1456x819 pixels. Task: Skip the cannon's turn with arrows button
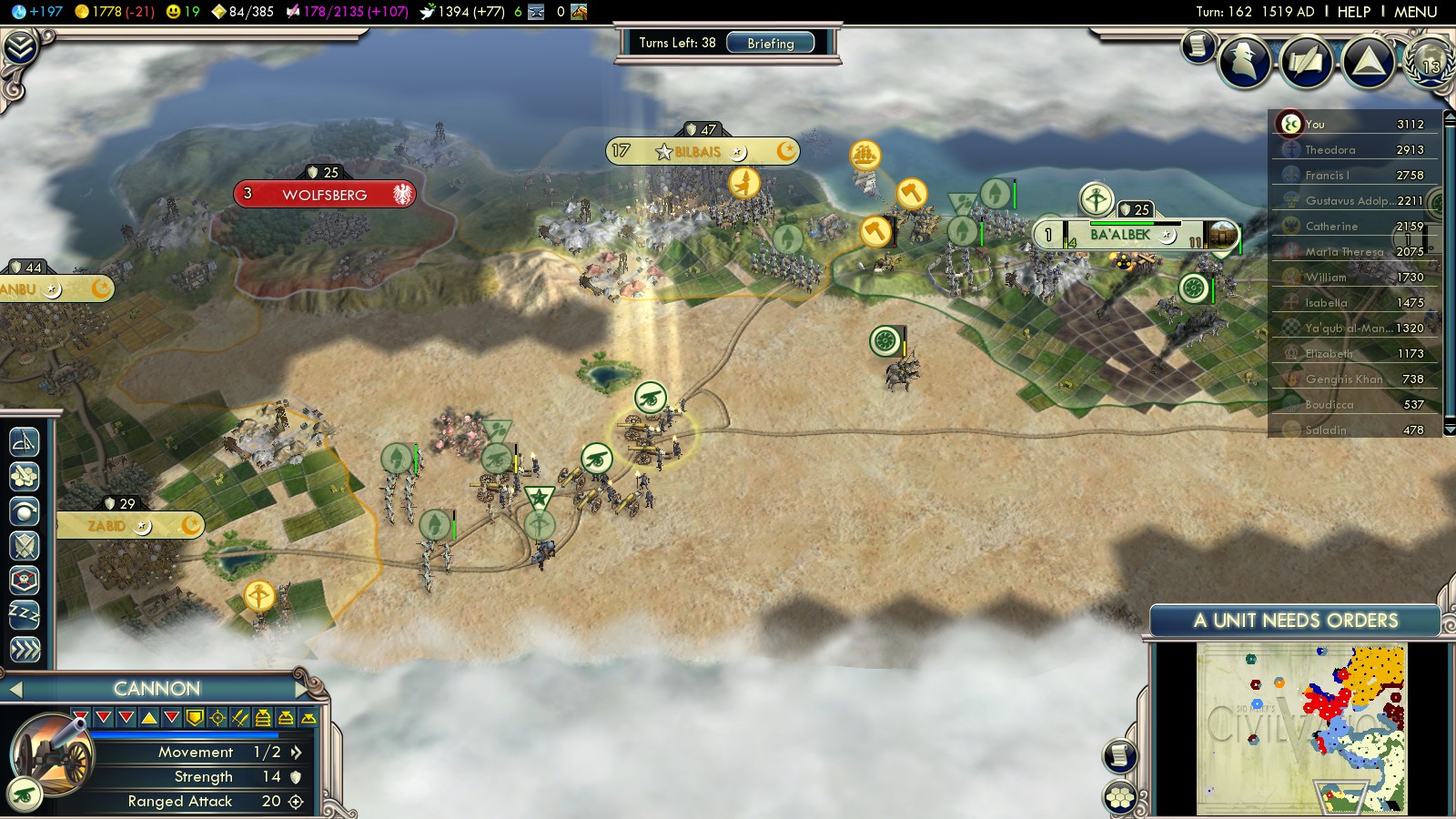25,649
